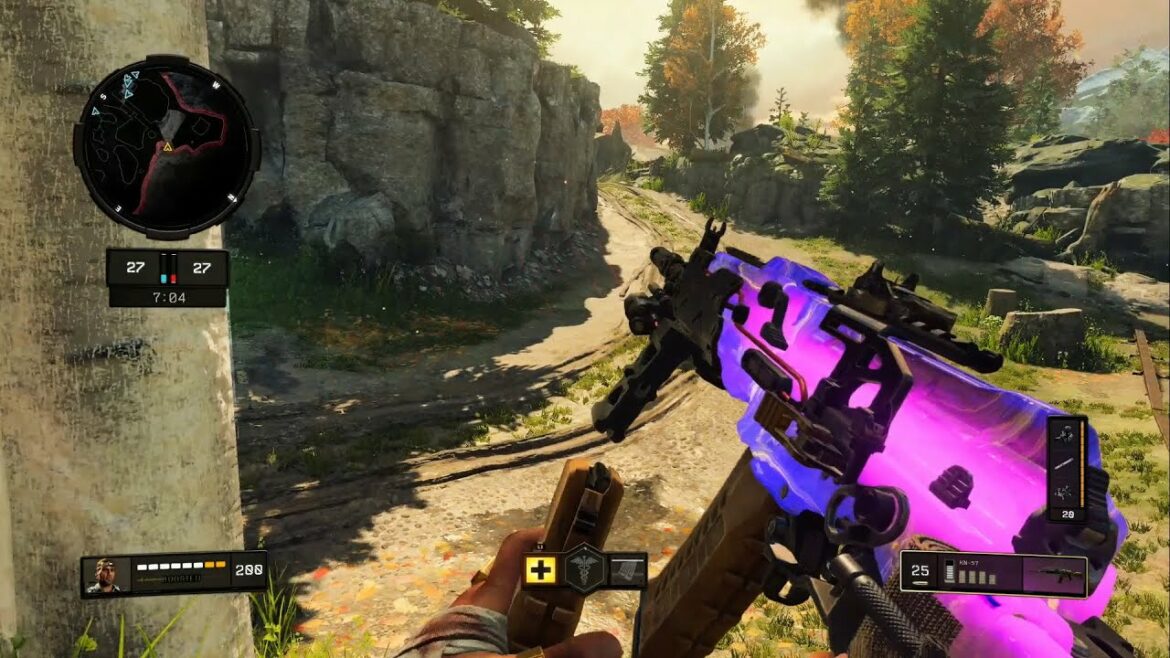
Task: Pick the bottom scorestreak icon
Action: [1066, 489]
